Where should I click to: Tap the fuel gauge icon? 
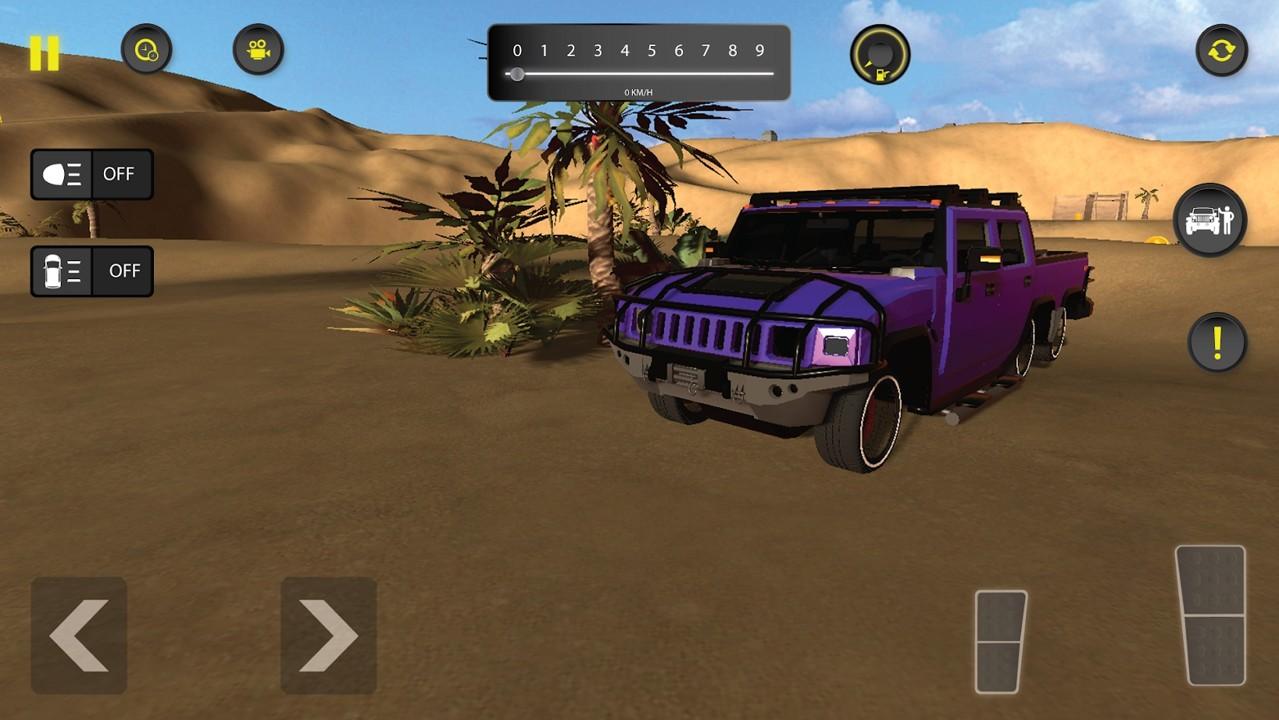pyautogui.click(x=880, y=55)
